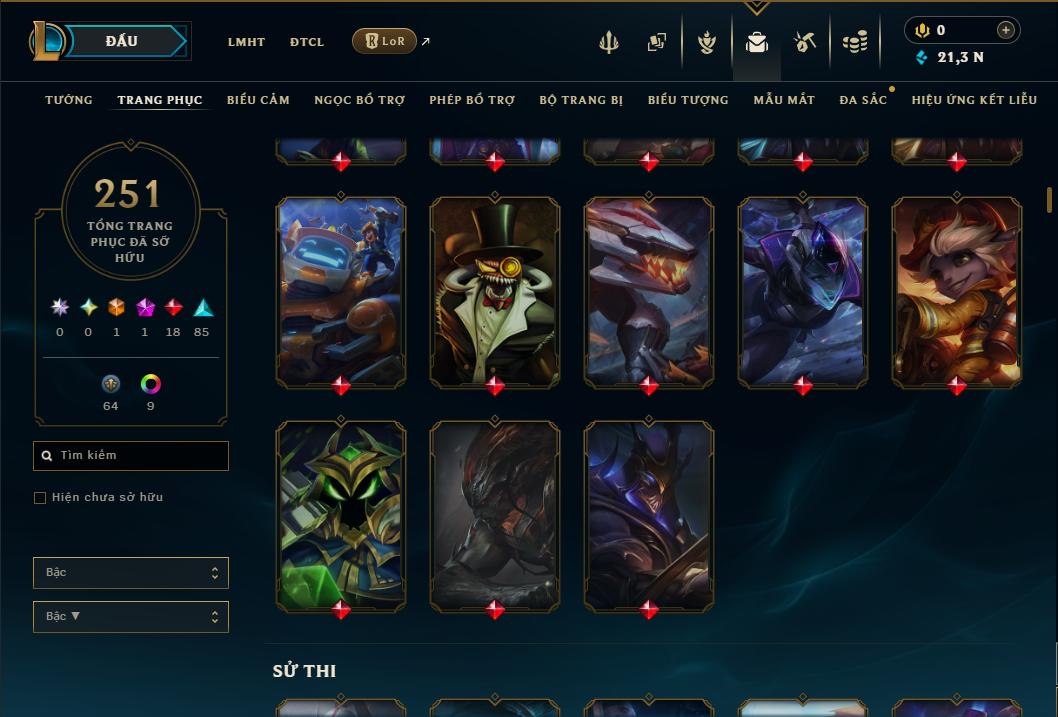
Task: Switch to the MẪU MẮT wards tab
Action: coord(784,100)
